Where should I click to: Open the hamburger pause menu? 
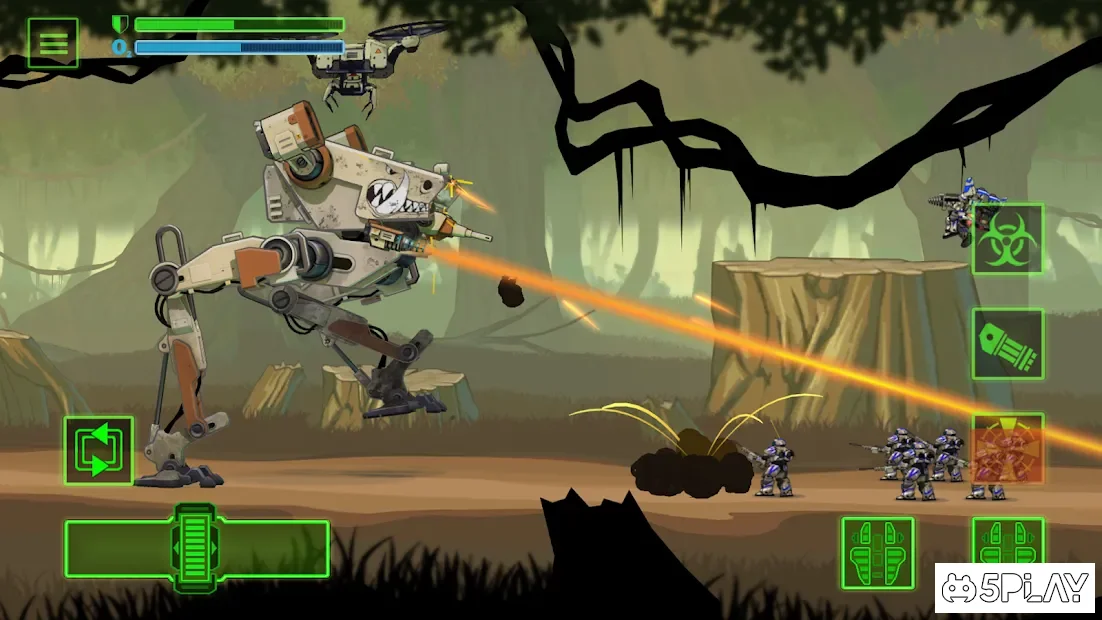click(x=53, y=43)
